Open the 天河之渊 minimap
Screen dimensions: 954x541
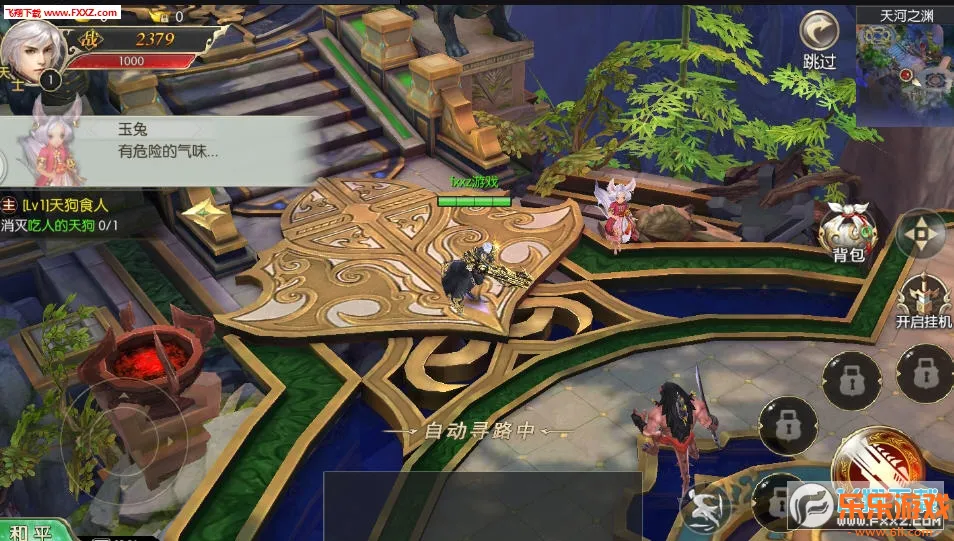coord(904,64)
